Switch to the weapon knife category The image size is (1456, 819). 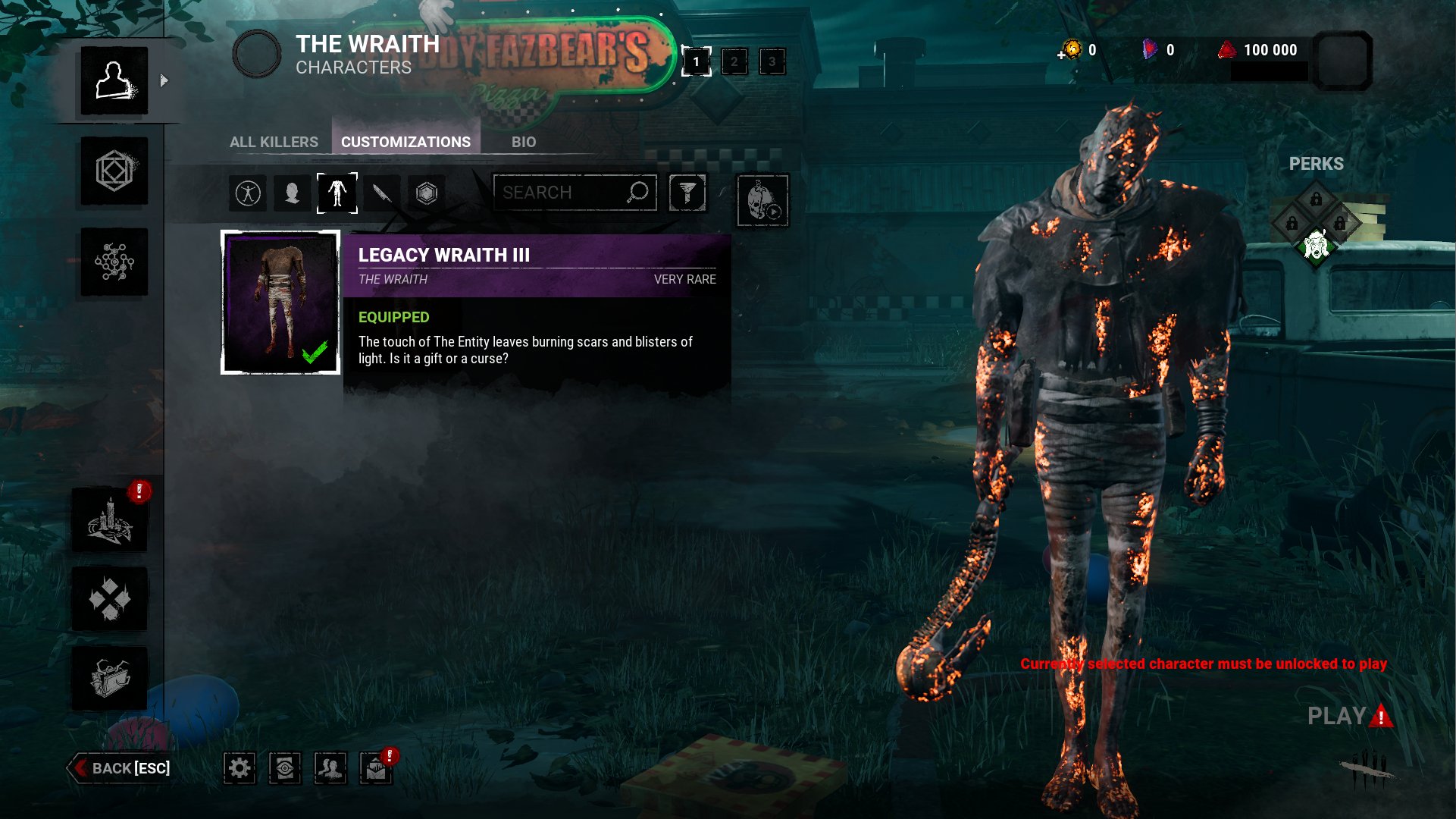coord(382,193)
